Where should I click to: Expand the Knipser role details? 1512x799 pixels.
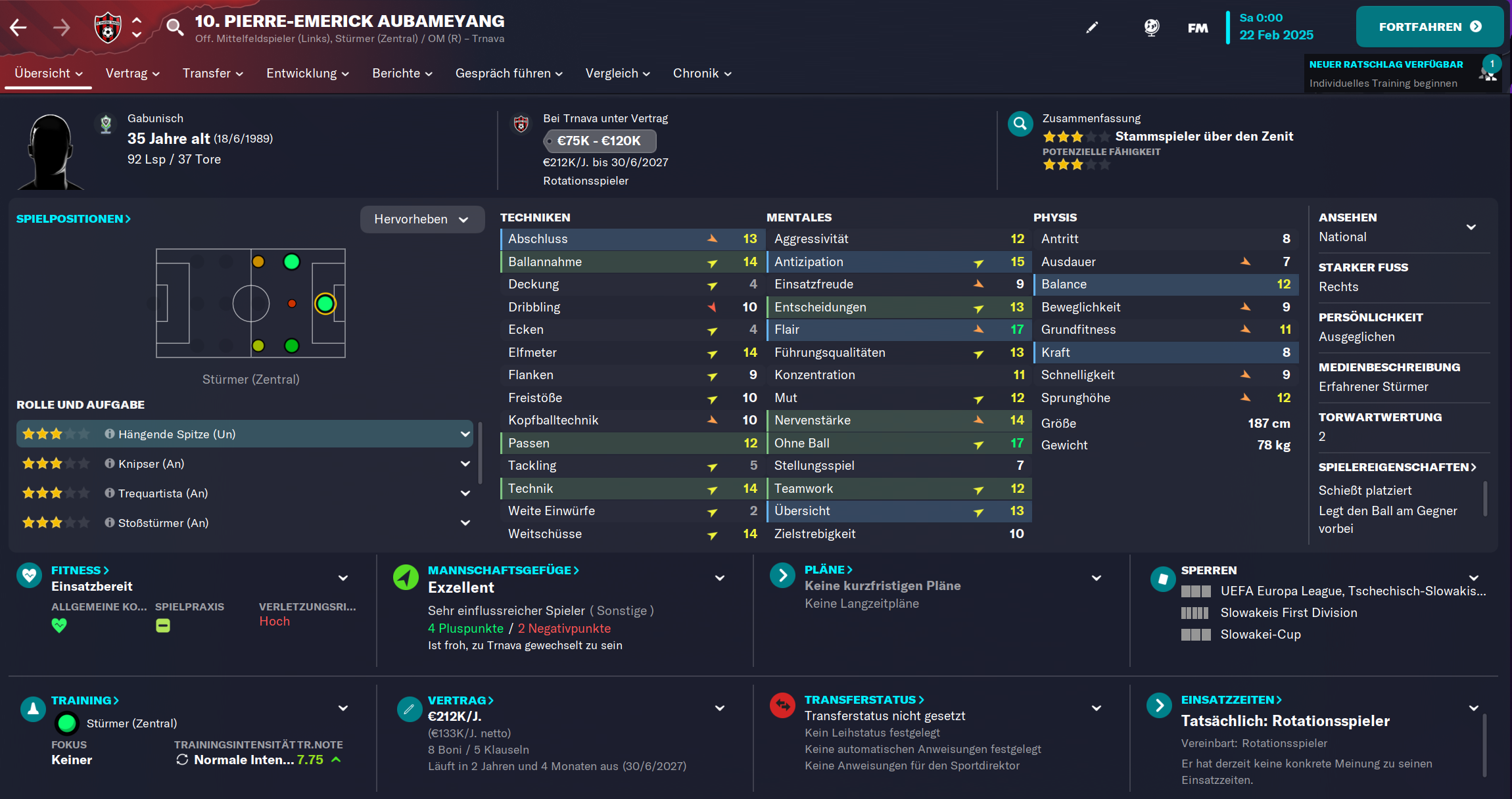pos(465,463)
